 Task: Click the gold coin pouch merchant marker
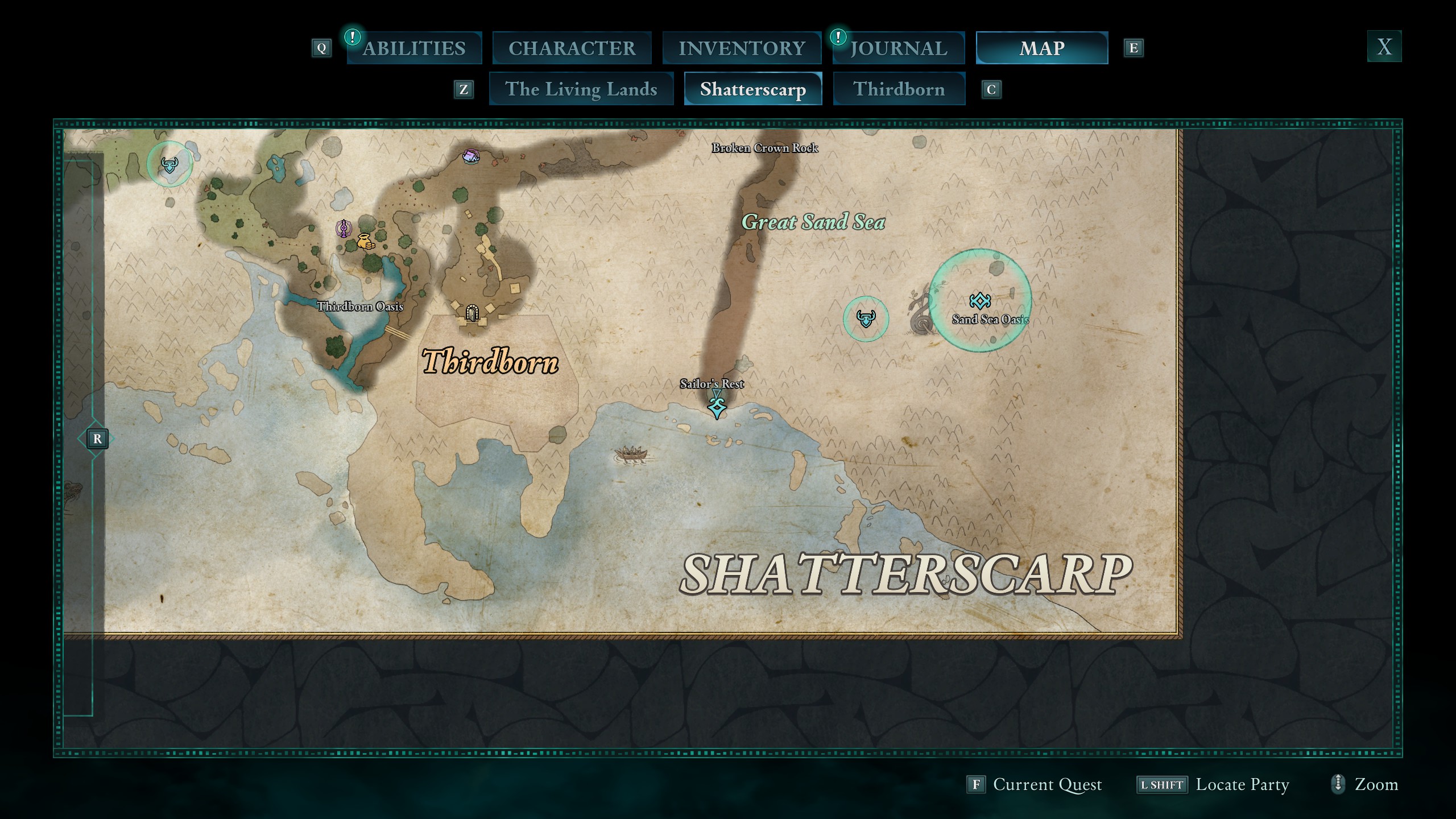(x=365, y=241)
